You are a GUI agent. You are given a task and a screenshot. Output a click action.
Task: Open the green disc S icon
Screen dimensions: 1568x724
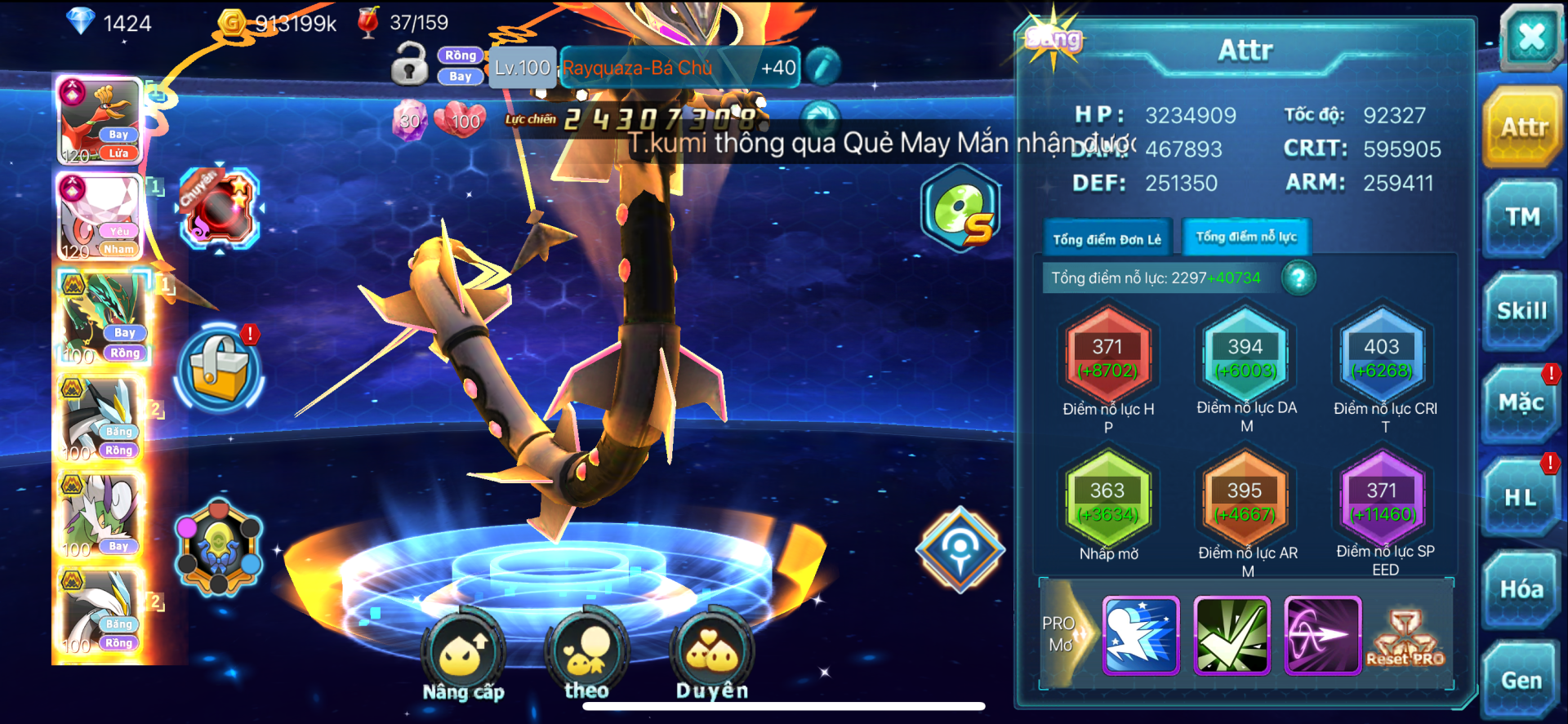(961, 209)
